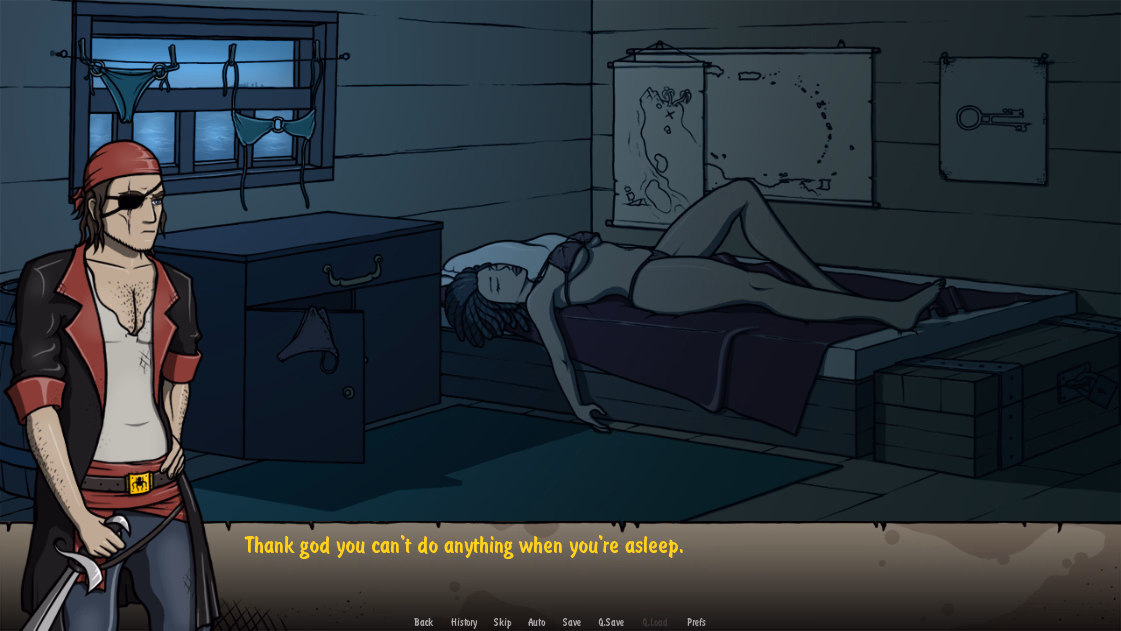The height and width of the screenshot is (631, 1121).
Task: Go back to the previous dialogue line
Action: coord(424,622)
